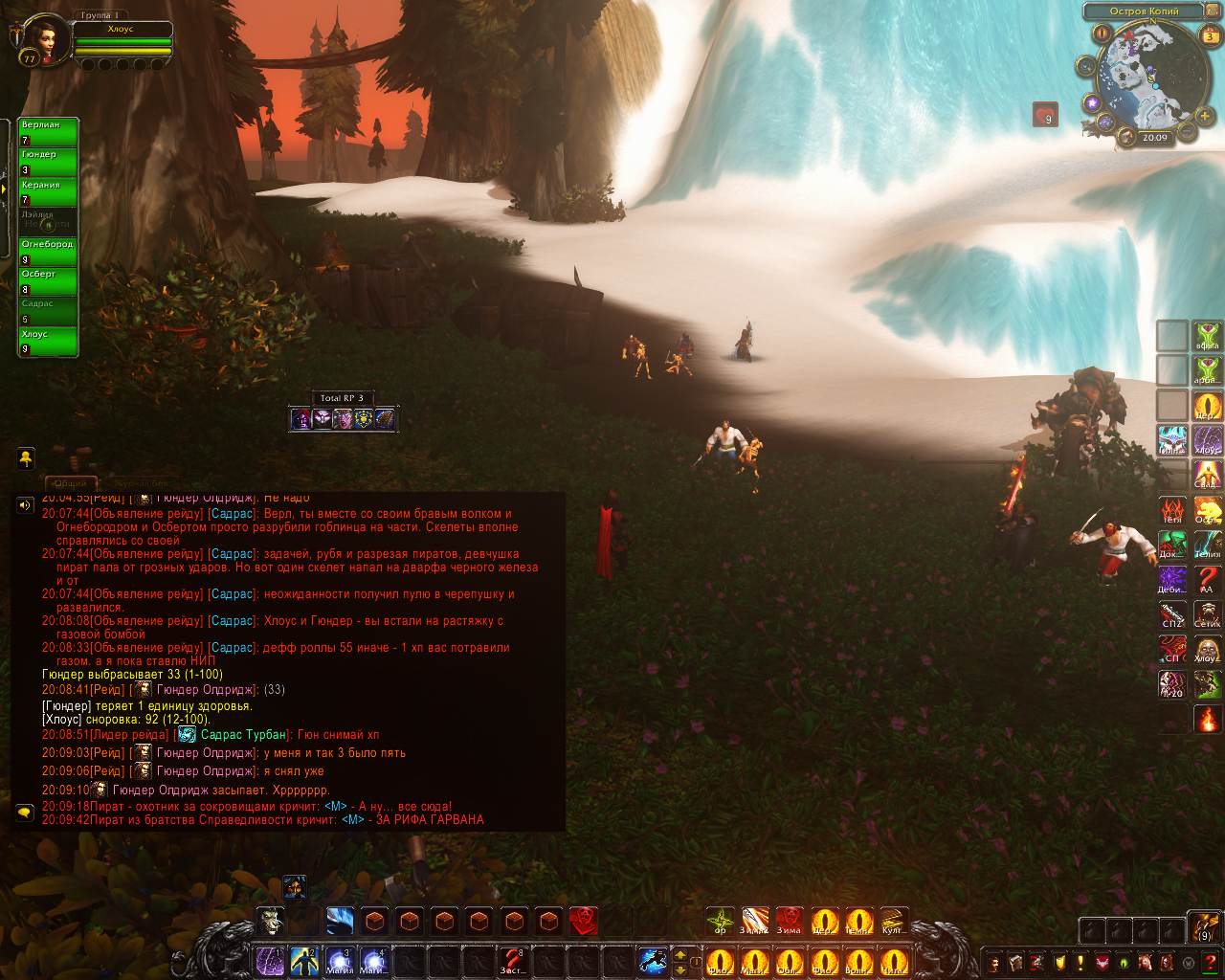Use the Зима macro with red skull
The height and width of the screenshot is (980, 1225).
coord(789,921)
